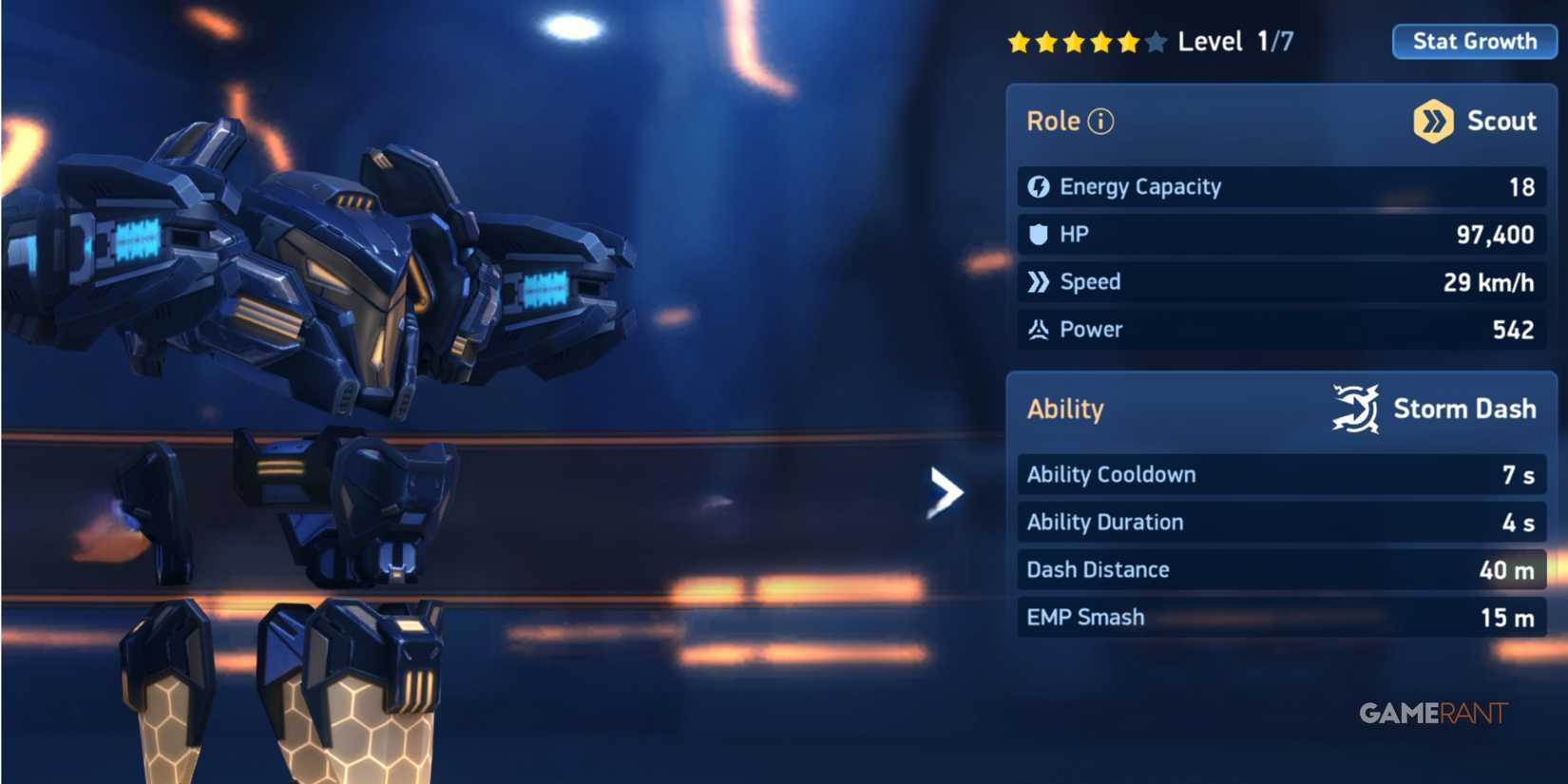This screenshot has width=1568, height=784.
Task: Click the HP shield icon
Action: (1038, 234)
